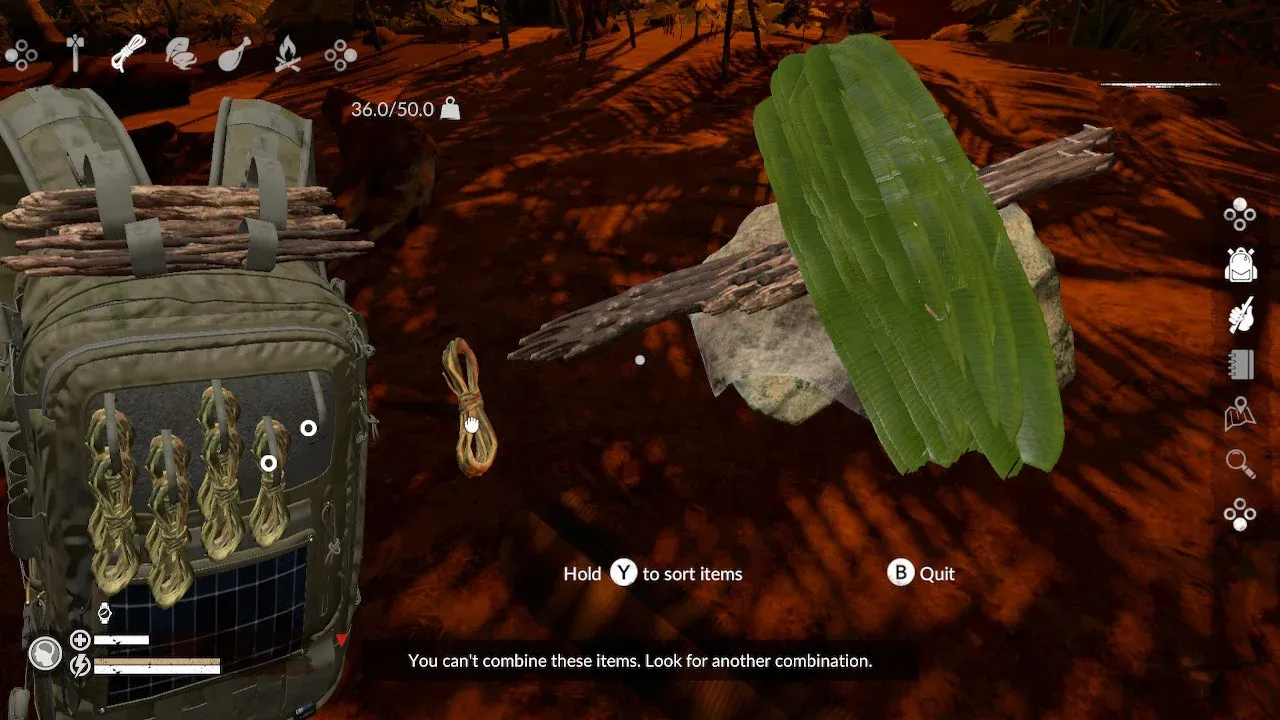This screenshot has width=1280, height=720.
Task: Activate the magnifying glass inspect icon
Action: coord(1241,463)
